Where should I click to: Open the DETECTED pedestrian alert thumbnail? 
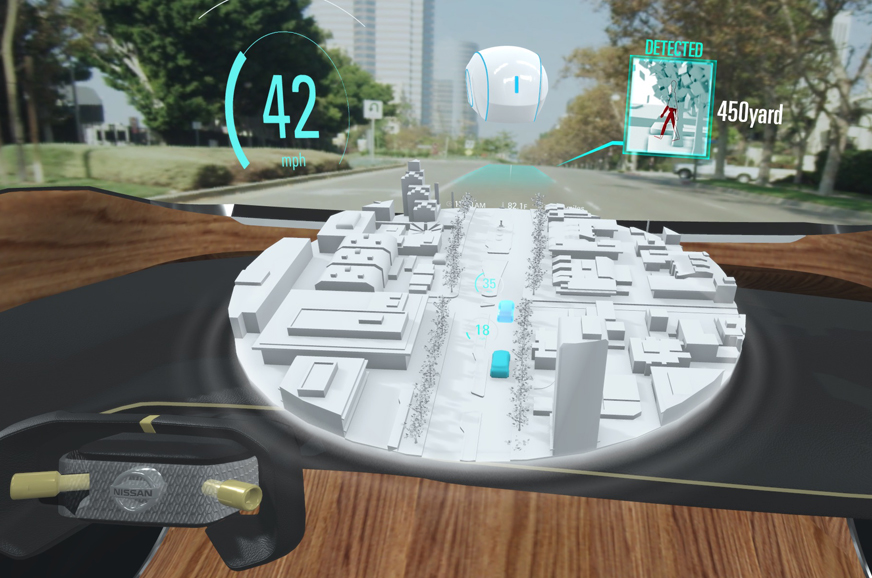point(671,105)
